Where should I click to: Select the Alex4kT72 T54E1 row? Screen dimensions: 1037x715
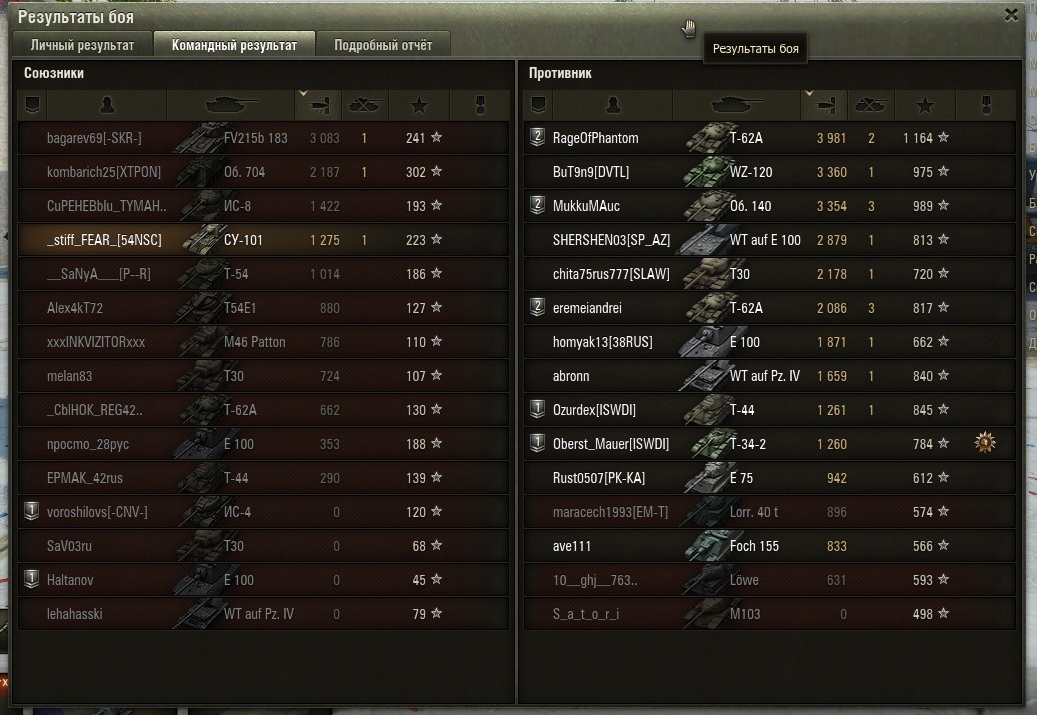pos(263,308)
